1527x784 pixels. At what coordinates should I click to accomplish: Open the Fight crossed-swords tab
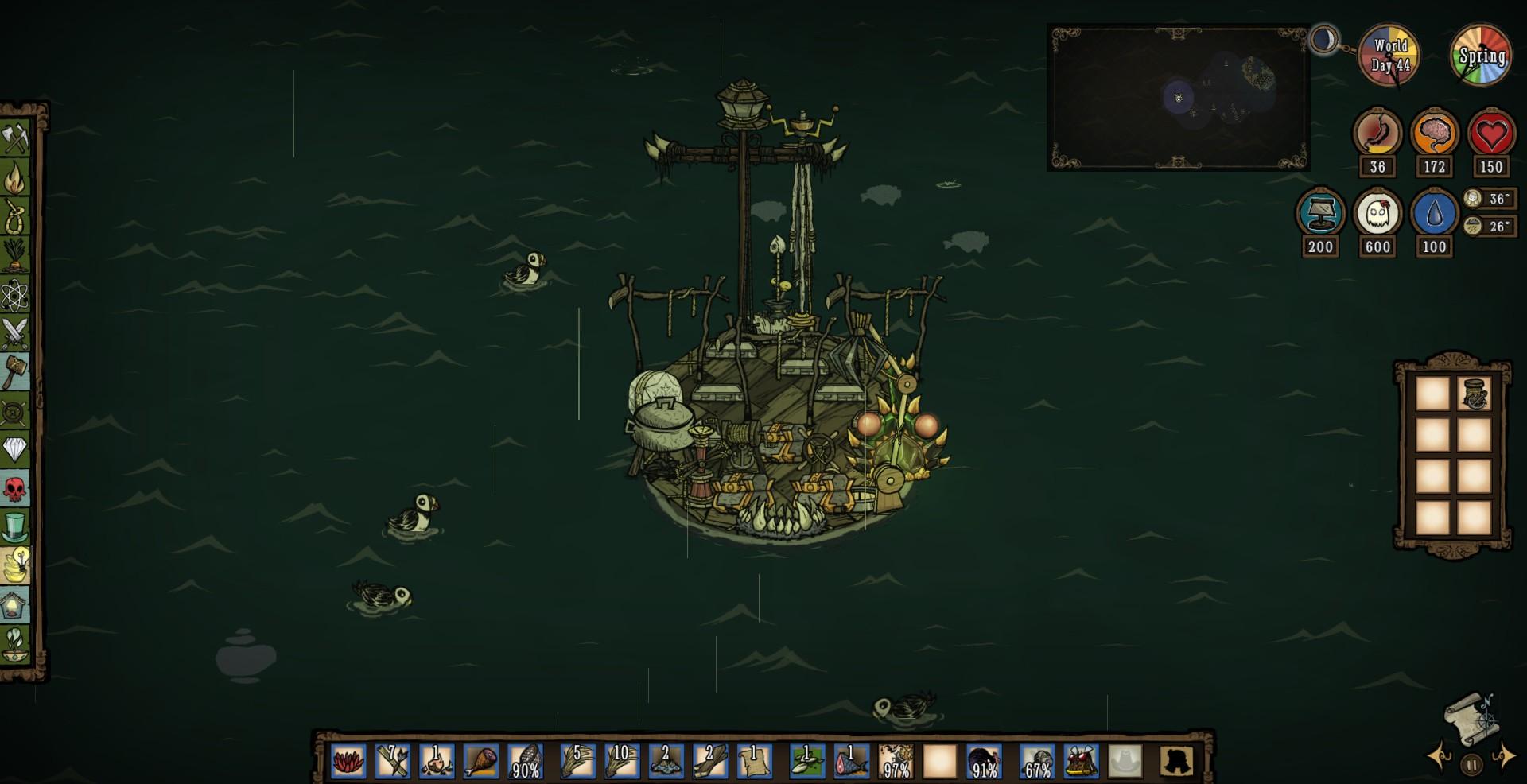coord(15,333)
